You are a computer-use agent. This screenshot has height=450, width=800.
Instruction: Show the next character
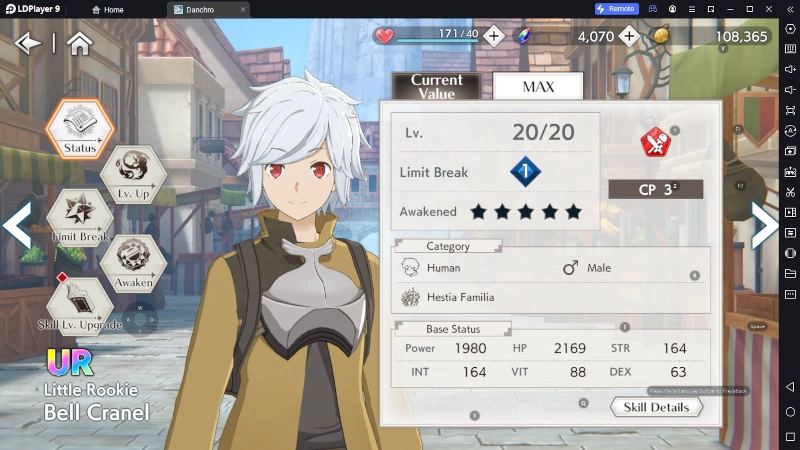(x=764, y=225)
